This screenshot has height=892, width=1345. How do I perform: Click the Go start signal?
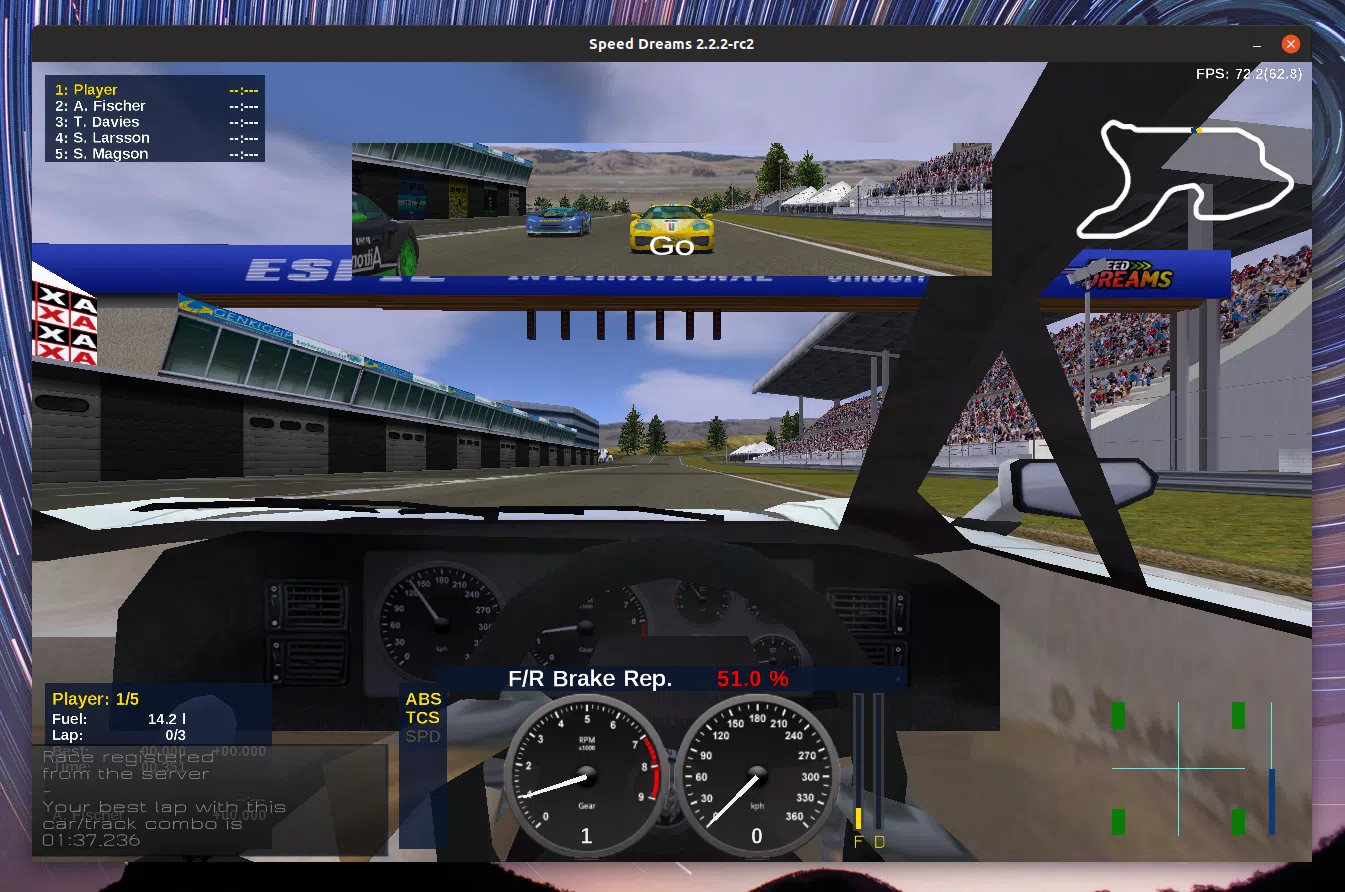pos(670,245)
